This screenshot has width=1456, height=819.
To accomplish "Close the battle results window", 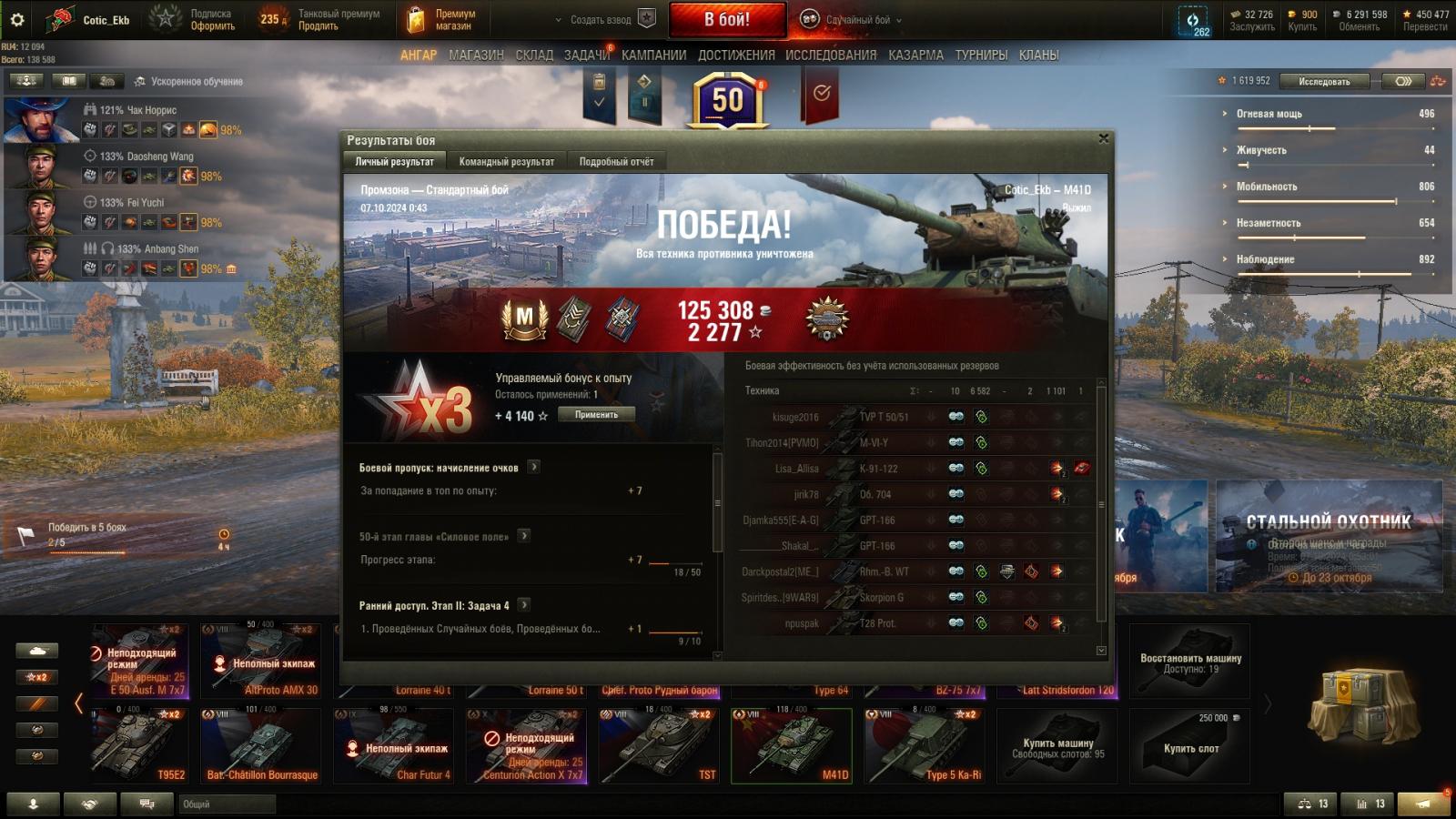I will click(1103, 138).
